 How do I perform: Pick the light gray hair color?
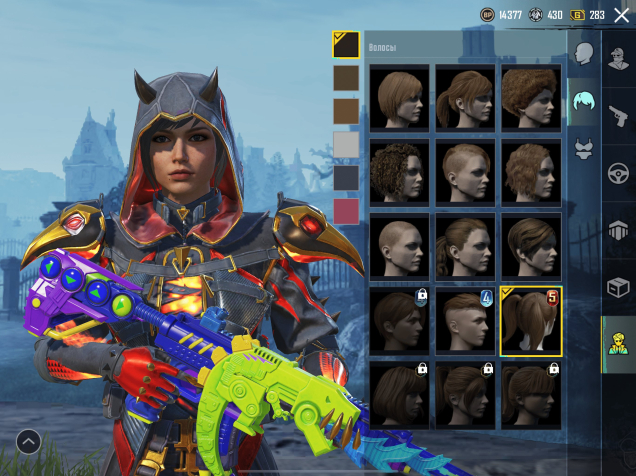(346, 146)
